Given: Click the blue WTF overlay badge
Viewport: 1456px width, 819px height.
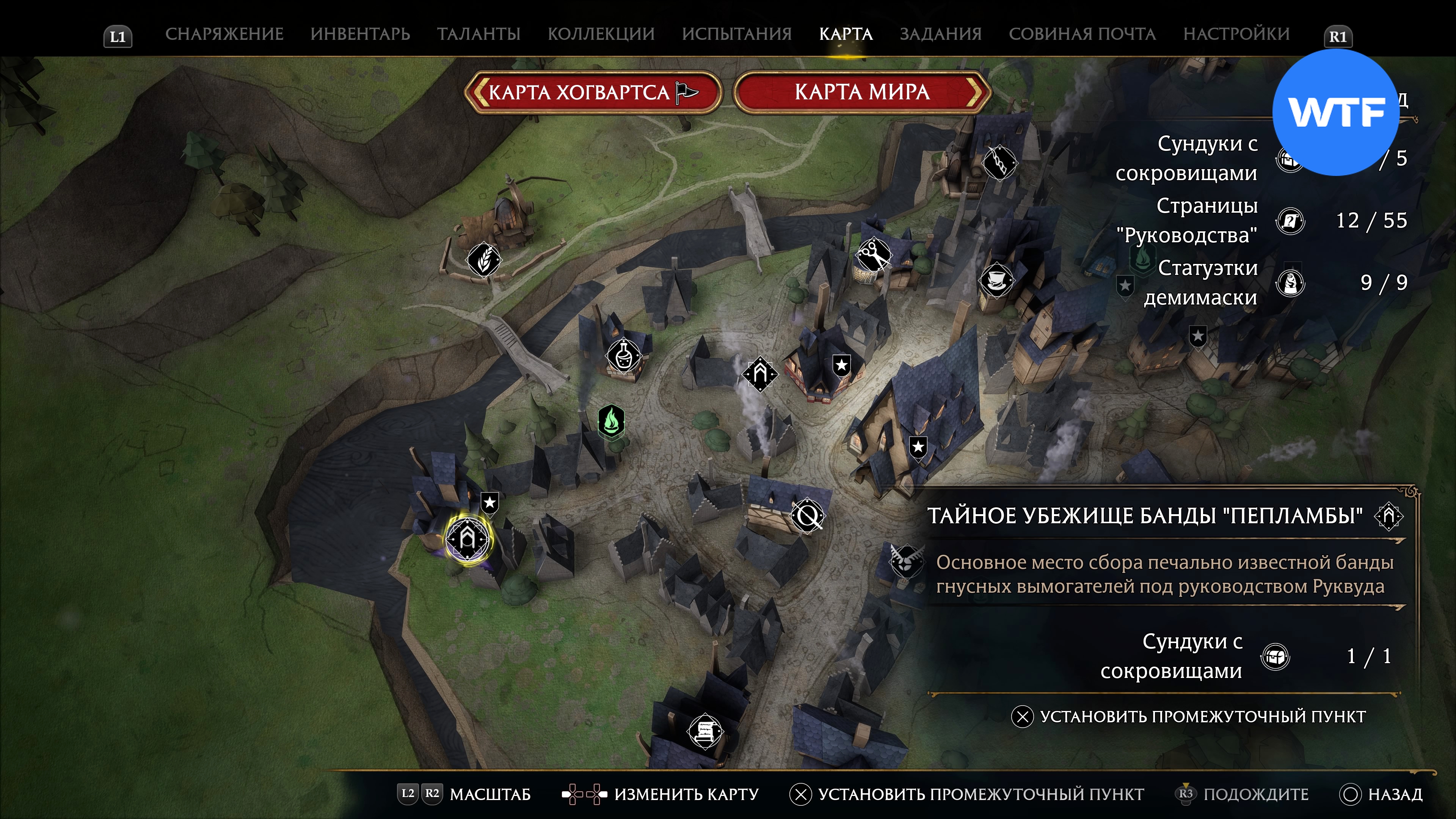Looking at the screenshot, I should (1335, 112).
